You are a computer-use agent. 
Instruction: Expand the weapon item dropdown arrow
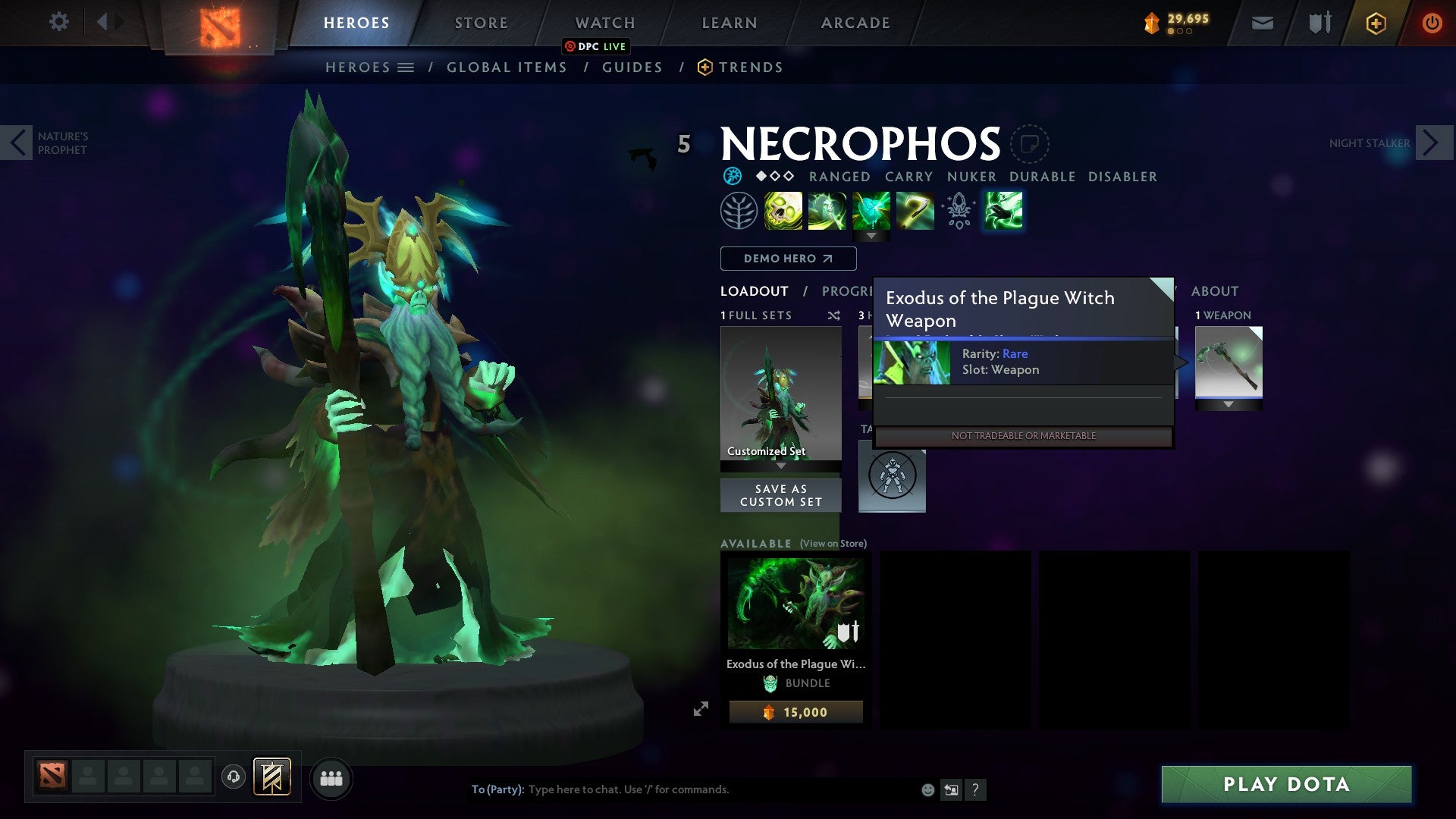point(1229,403)
